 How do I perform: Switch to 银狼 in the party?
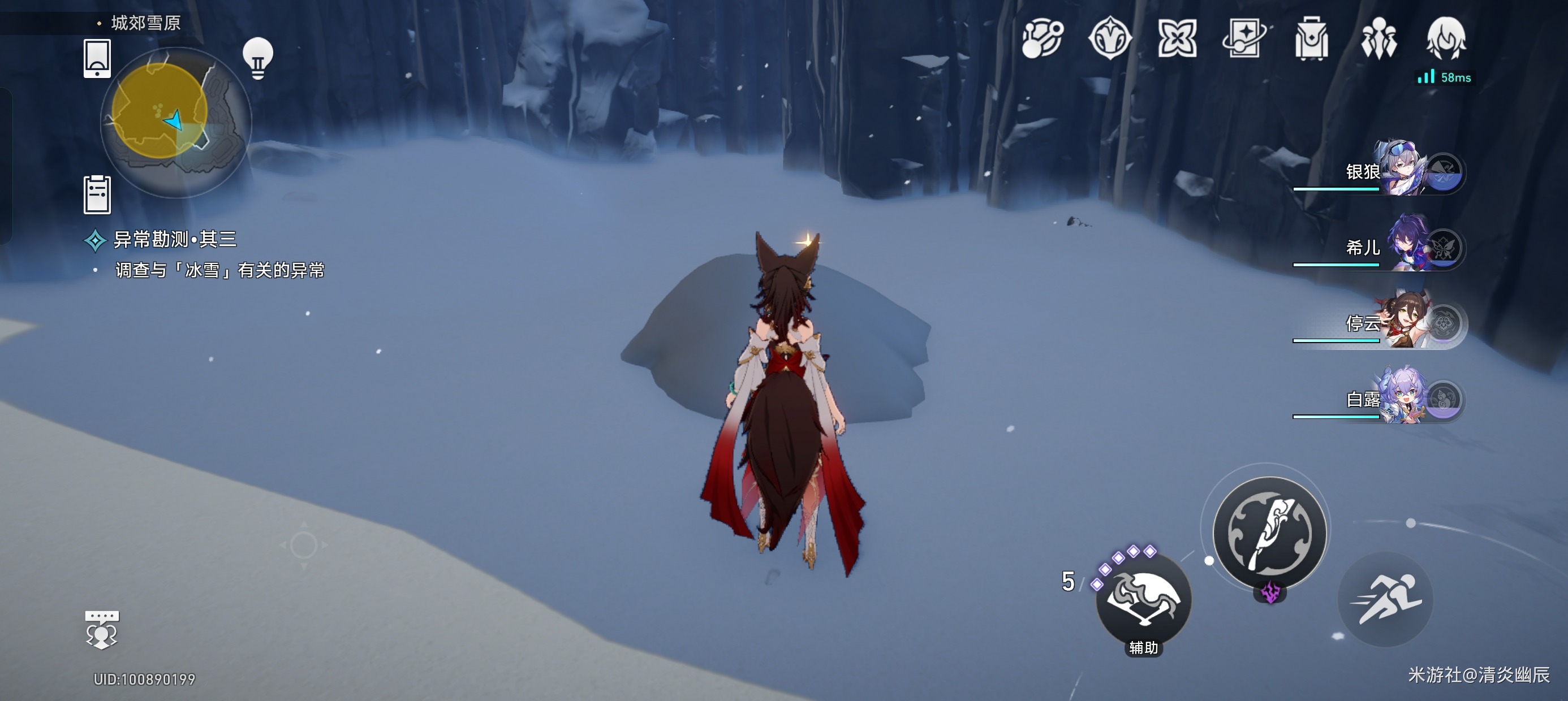(1400, 169)
